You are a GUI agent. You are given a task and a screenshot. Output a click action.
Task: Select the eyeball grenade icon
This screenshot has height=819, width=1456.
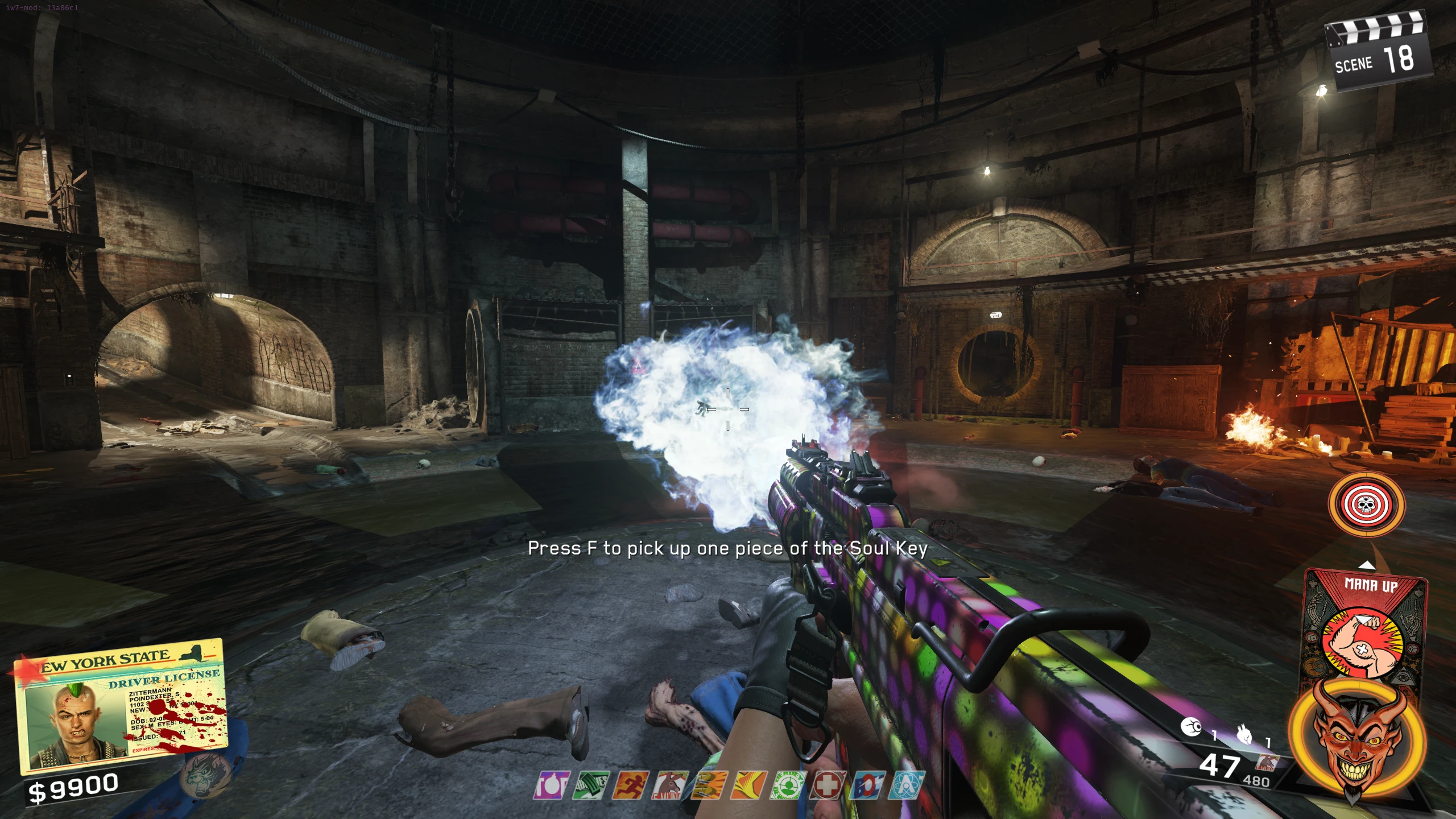click(x=1190, y=727)
